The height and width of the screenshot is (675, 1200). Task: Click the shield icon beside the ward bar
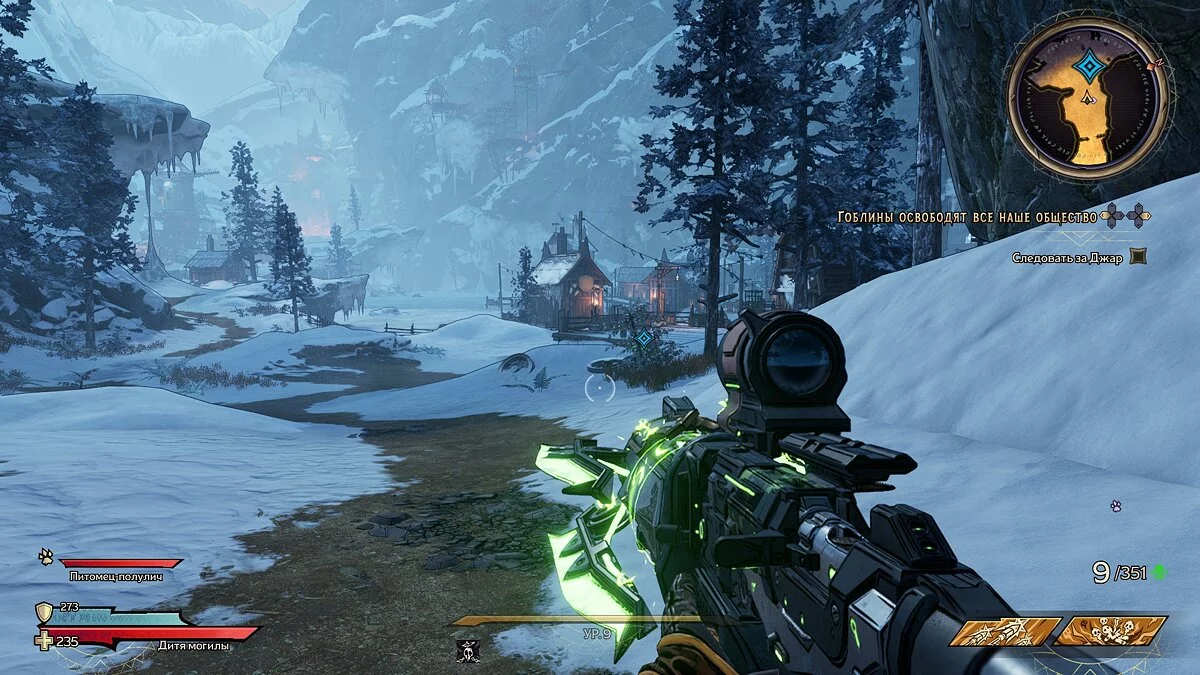[x=44, y=612]
